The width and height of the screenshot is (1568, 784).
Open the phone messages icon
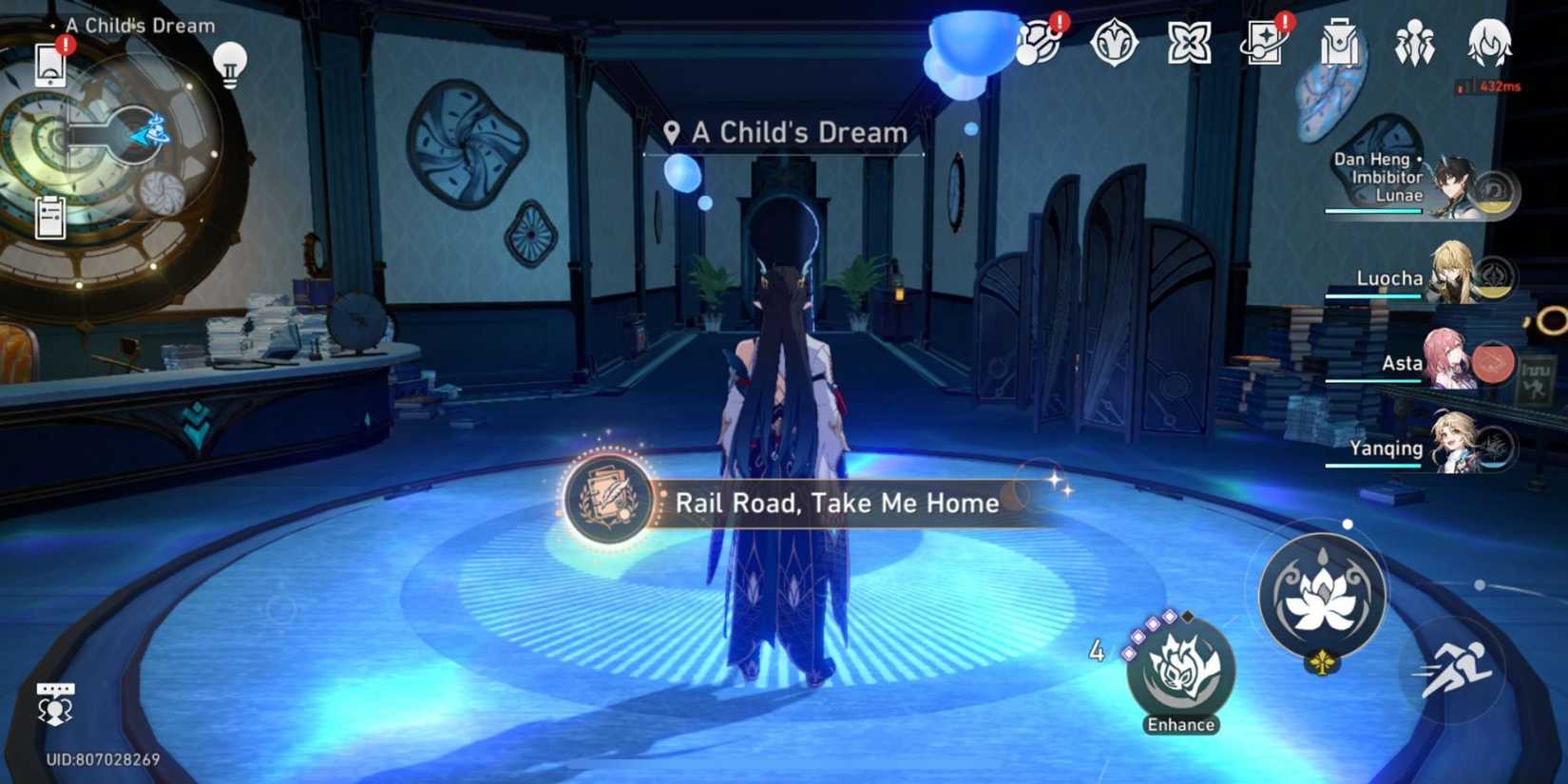pyautogui.click(x=49, y=67)
